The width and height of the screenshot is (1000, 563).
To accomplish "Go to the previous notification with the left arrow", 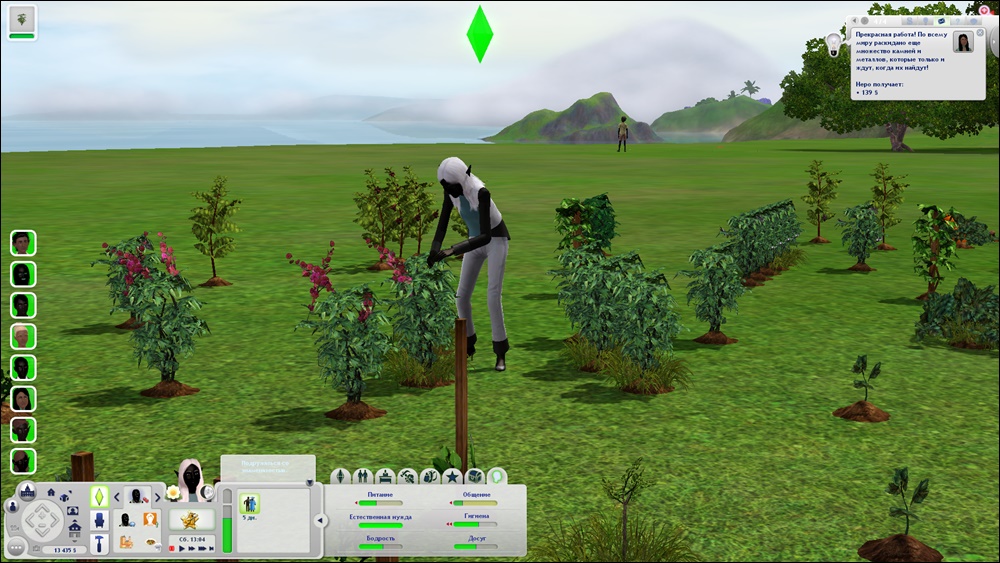I will pyautogui.click(x=855, y=22).
